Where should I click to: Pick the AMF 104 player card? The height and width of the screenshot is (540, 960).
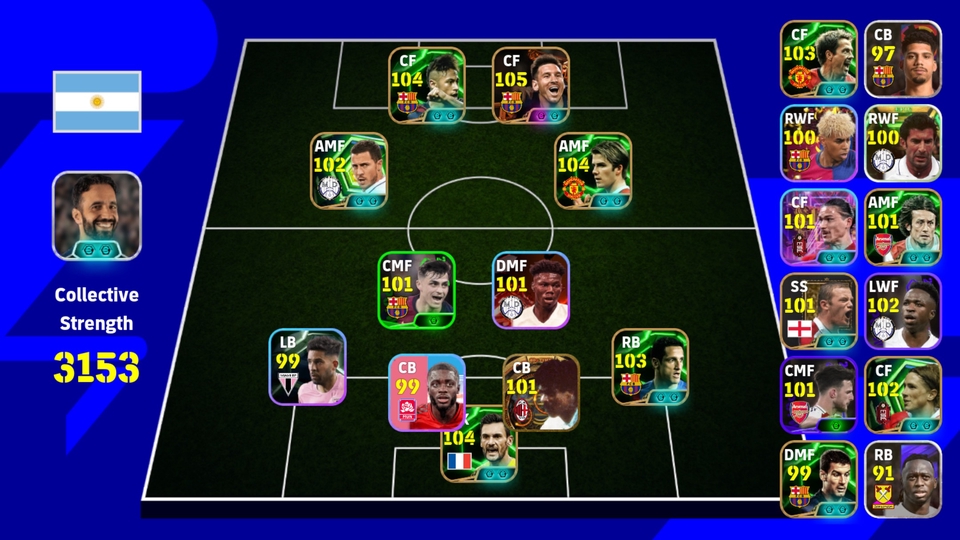click(x=593, y=171)
